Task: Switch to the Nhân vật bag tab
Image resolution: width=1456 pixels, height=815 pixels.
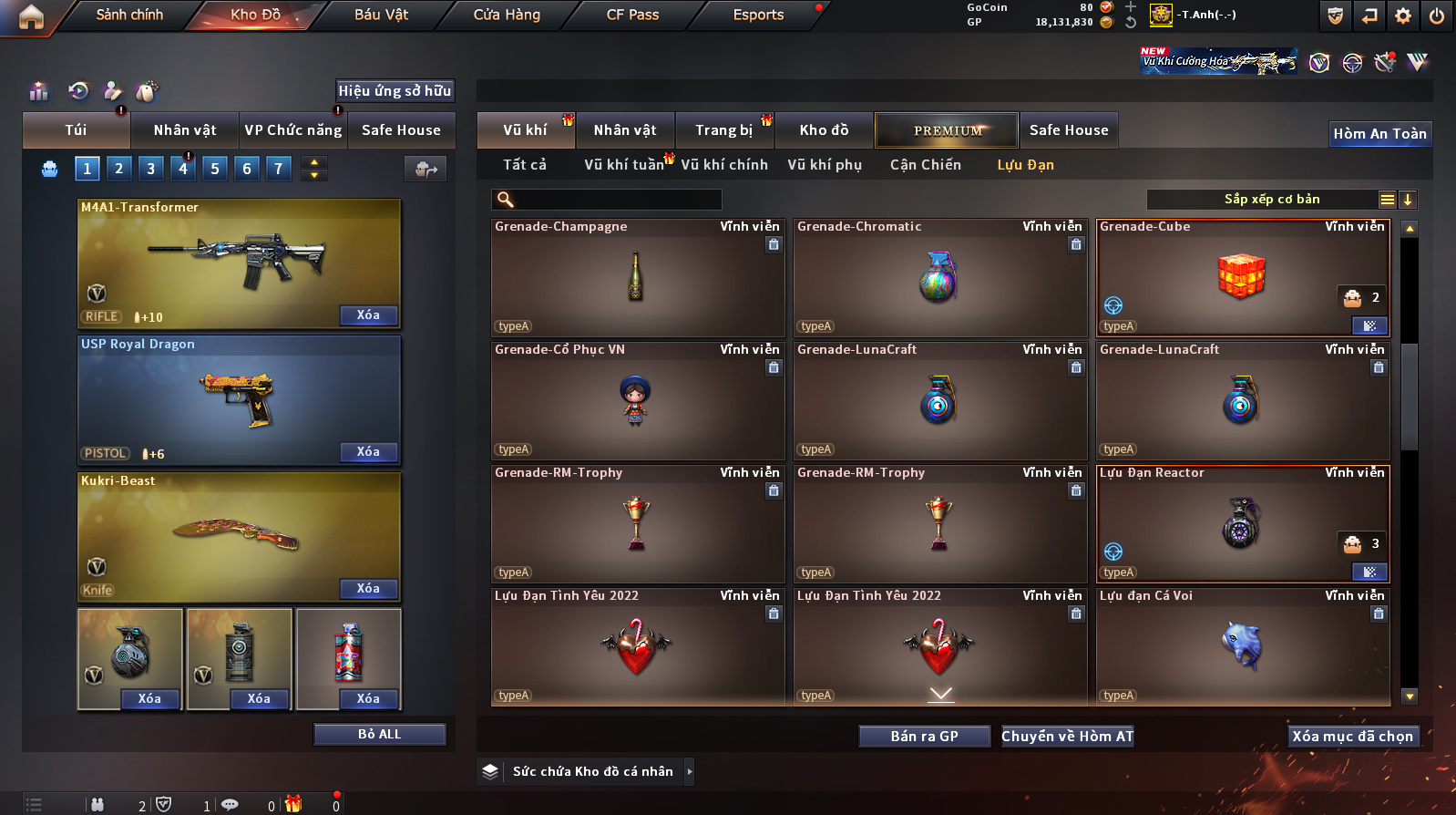Action: [x=185, y=130]
